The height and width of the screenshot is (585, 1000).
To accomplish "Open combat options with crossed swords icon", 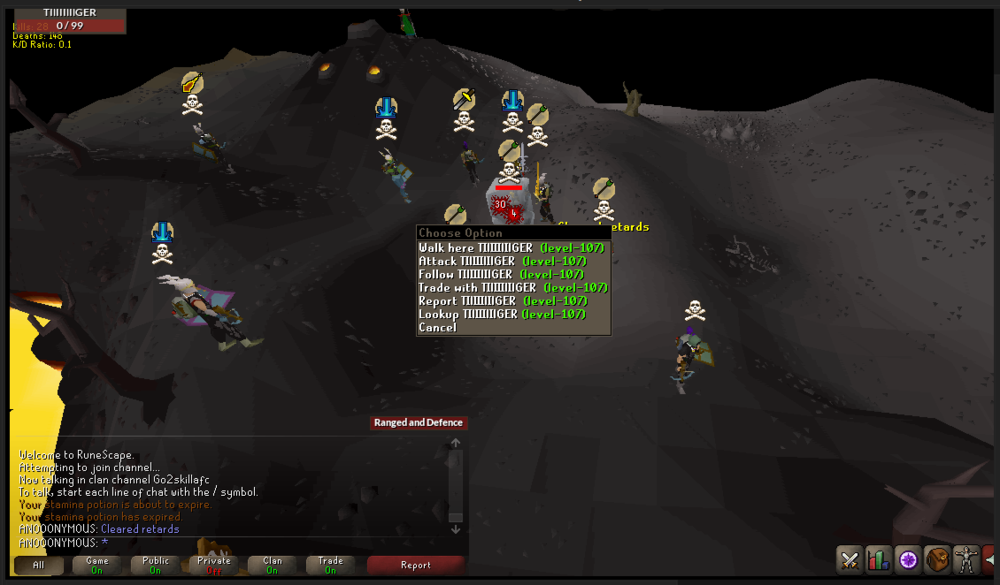I will point(850,560).
